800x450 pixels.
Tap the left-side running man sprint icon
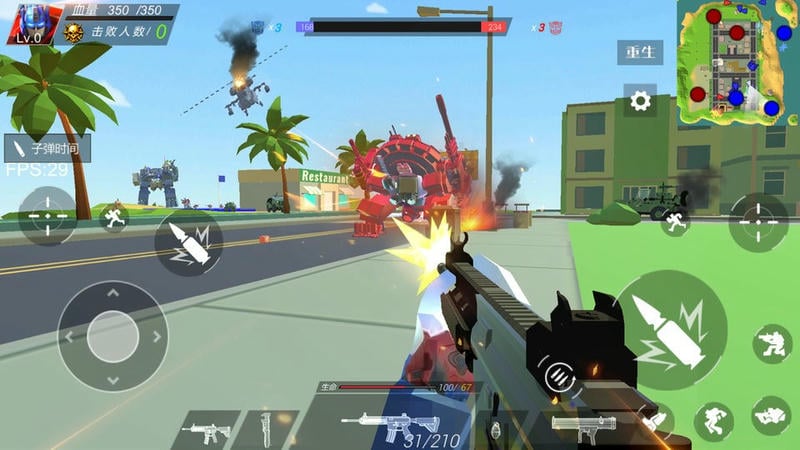115,216
